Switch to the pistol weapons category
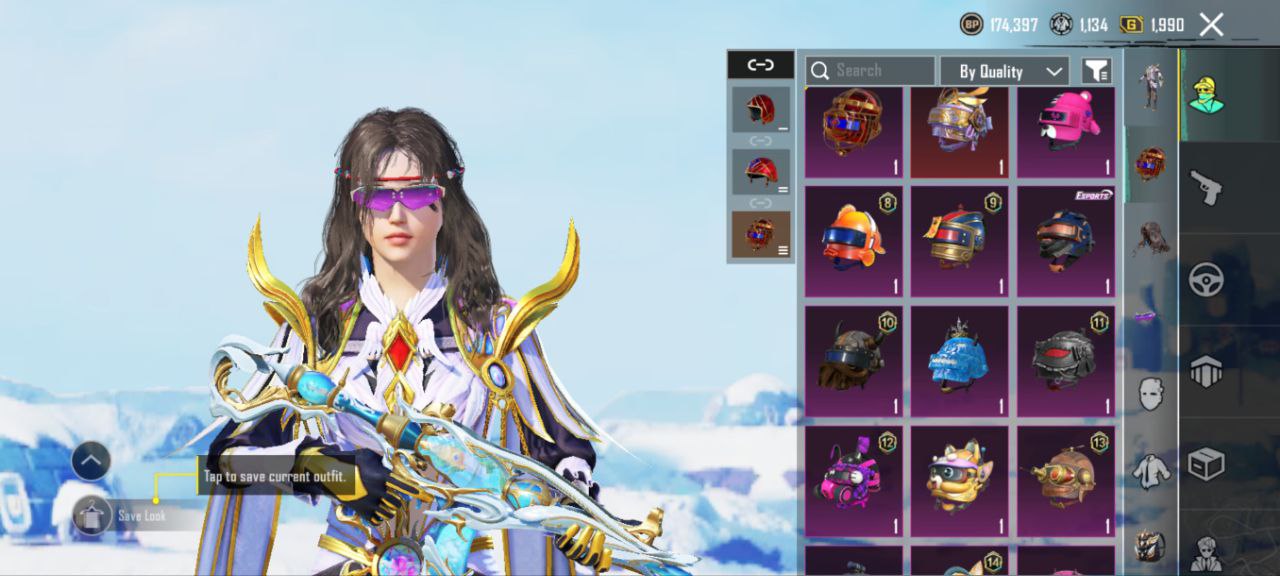Screen dimensions: 1280x576 (x=1207, y=187)
